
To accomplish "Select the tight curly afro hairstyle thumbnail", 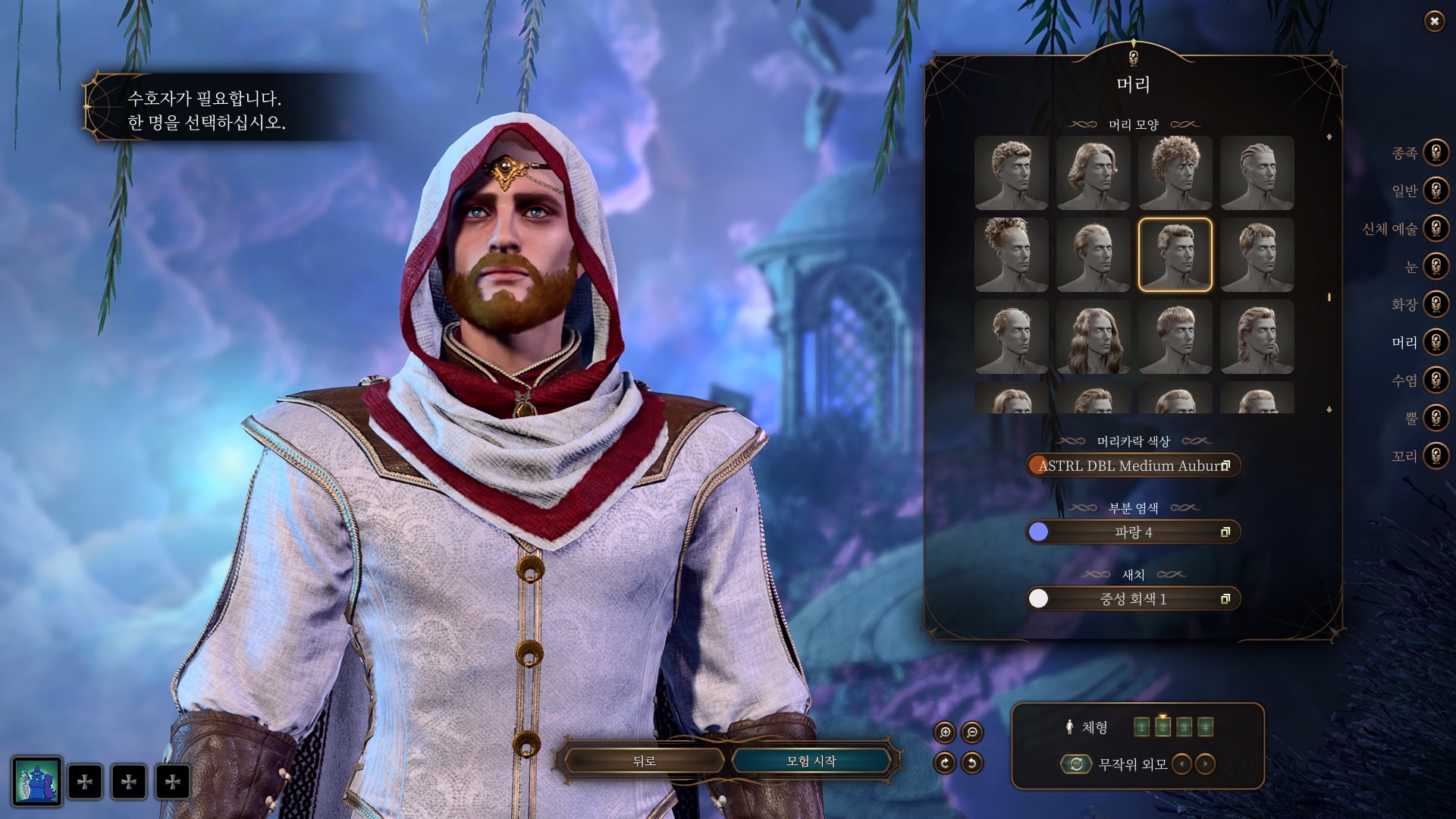I will click(1175, 173).
